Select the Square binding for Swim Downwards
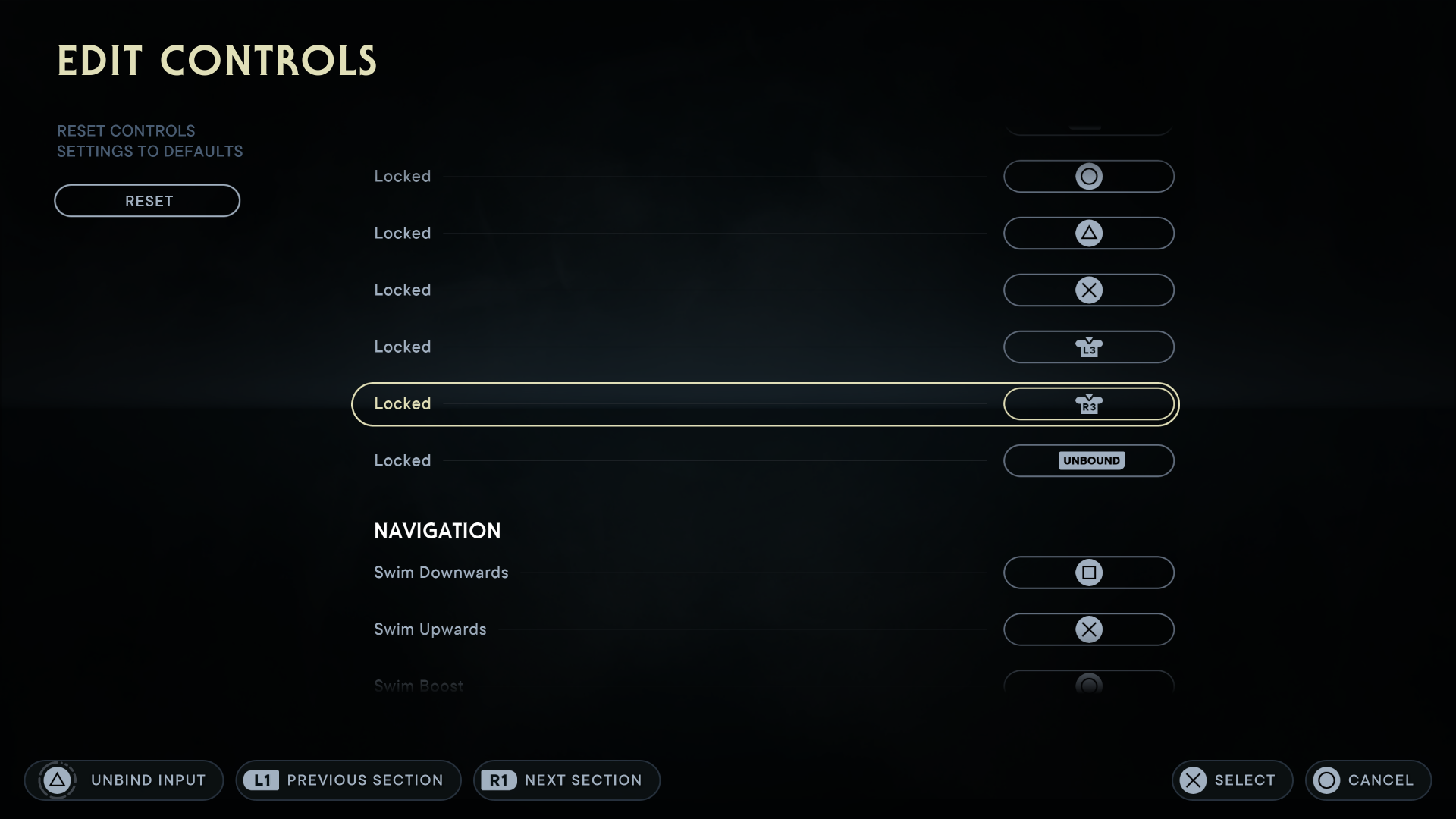Viewport: 1456px width, 819px height. click(x=1089, y=573)
